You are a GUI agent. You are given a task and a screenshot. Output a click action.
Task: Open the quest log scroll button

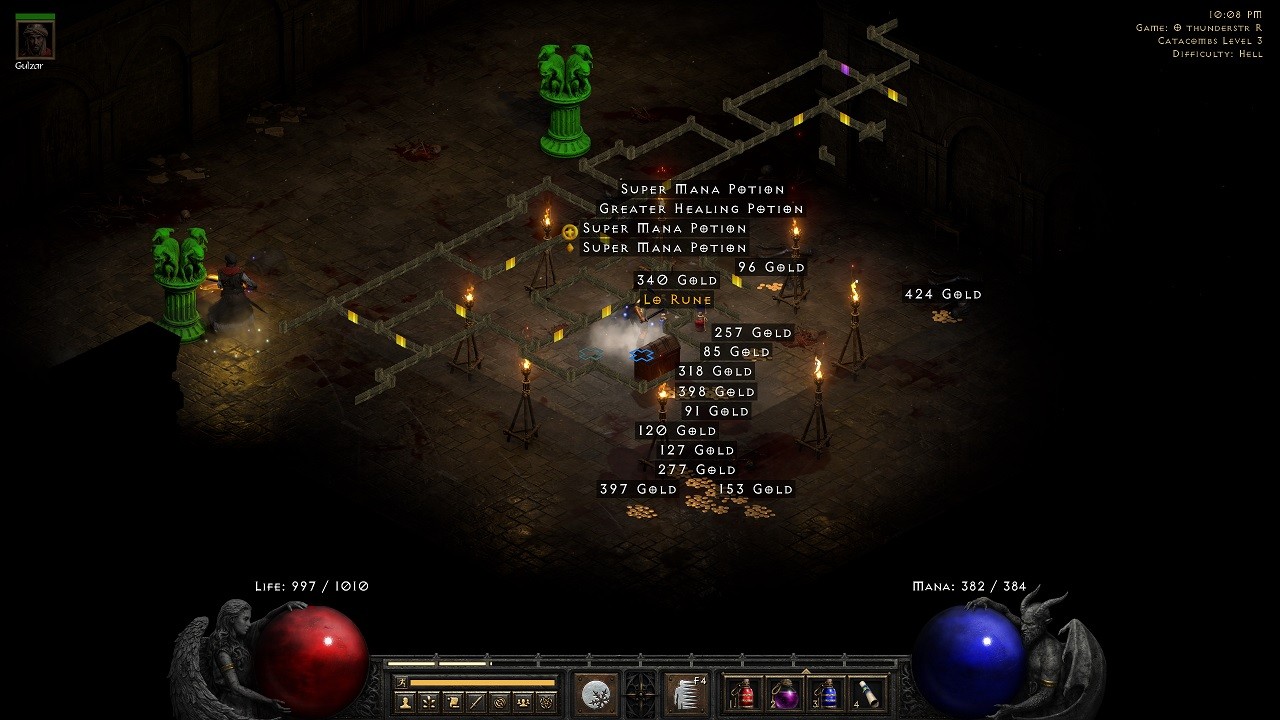pos(452,702)
